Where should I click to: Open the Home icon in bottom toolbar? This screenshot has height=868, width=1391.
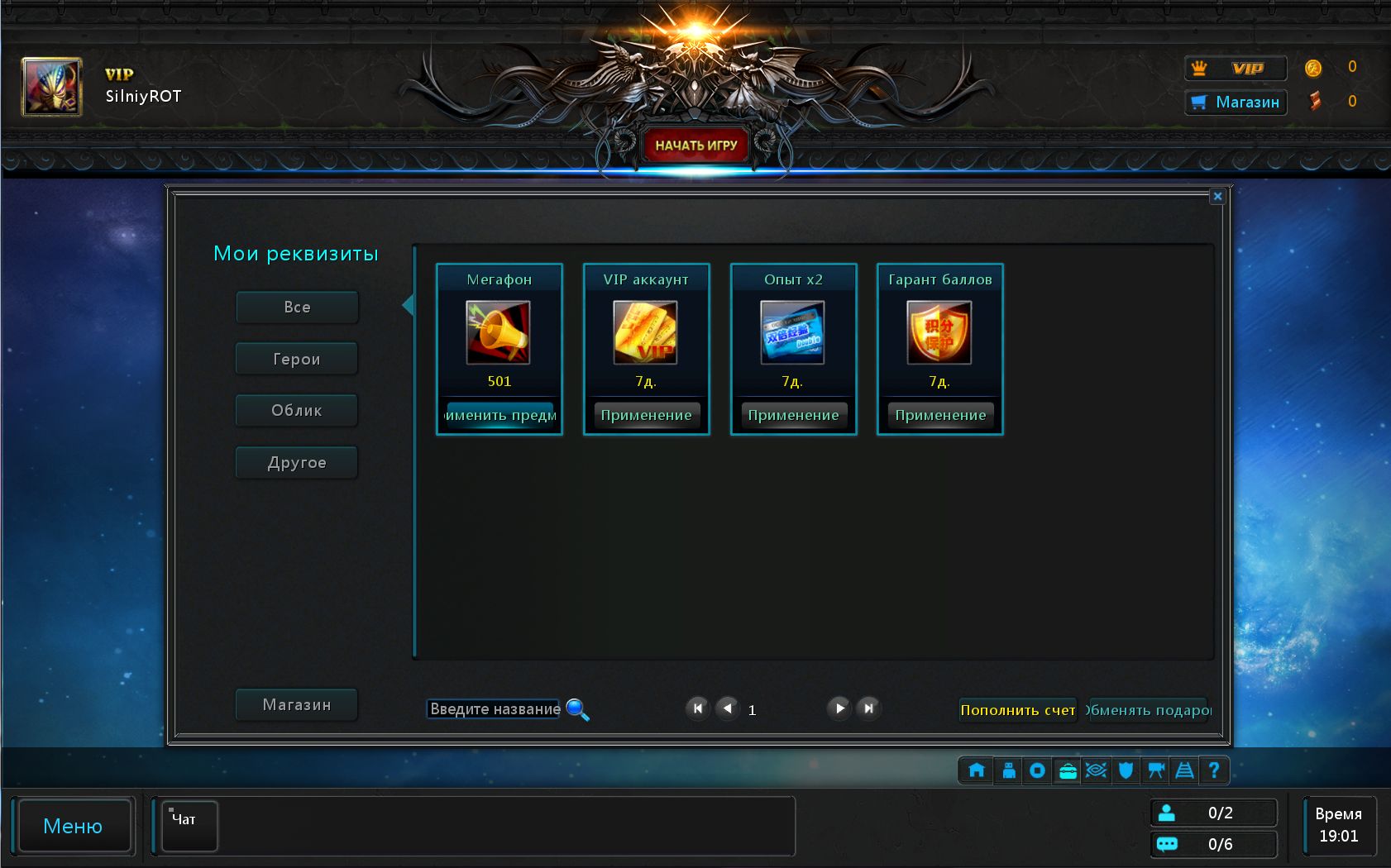pos(976,770)
